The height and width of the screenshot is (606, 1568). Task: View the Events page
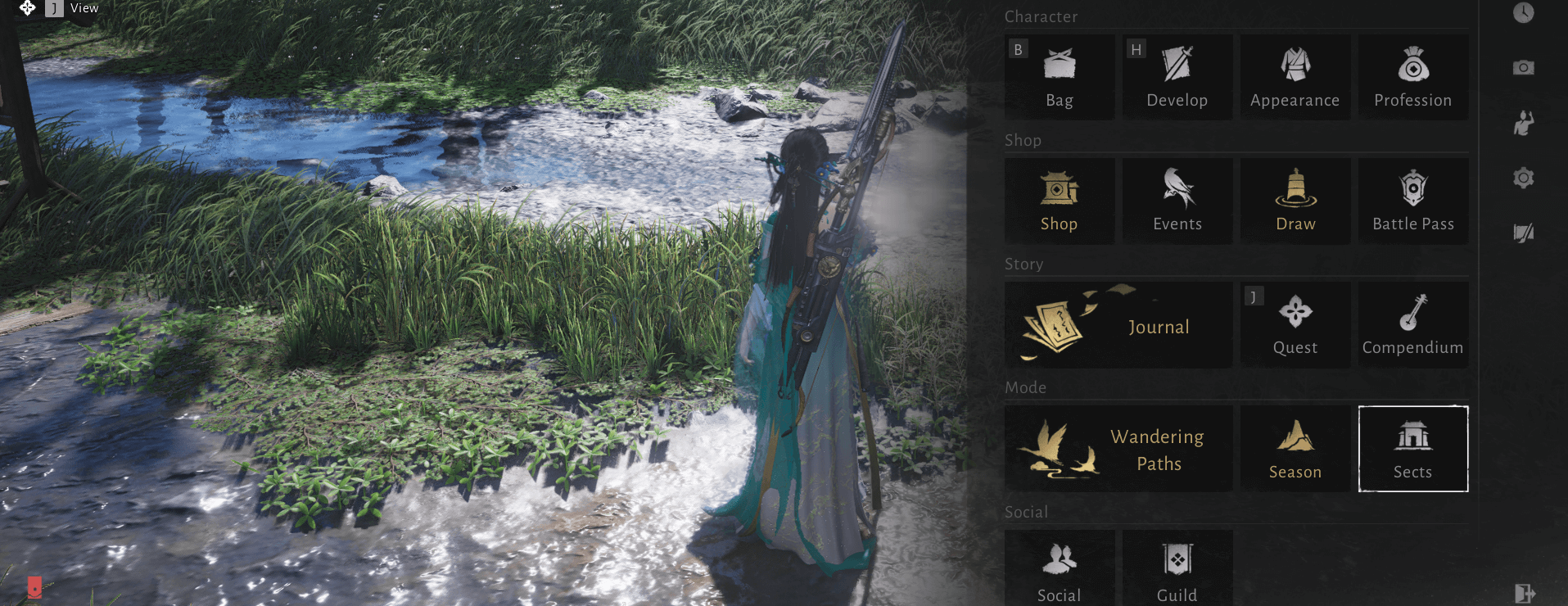tap(1177, 201)
